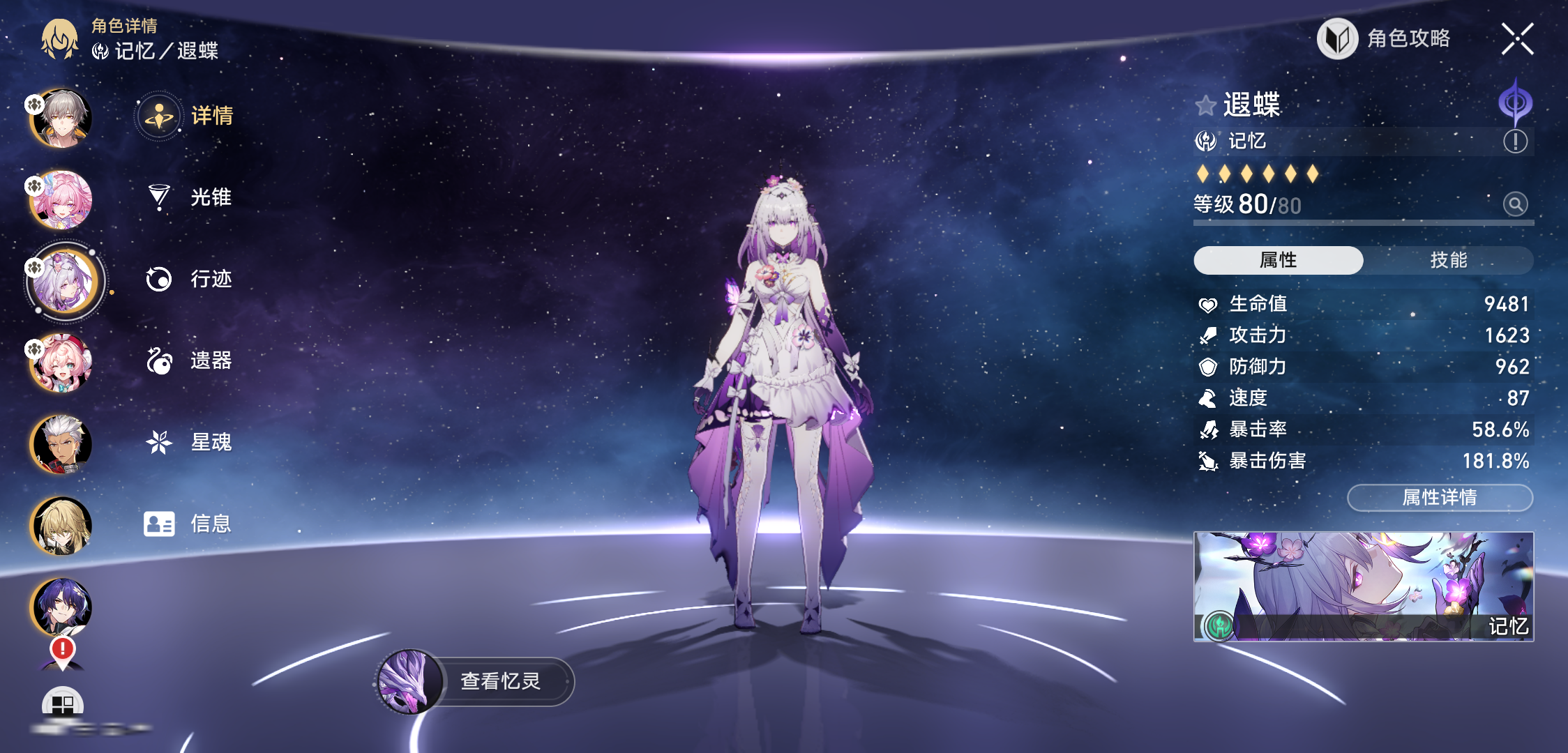Screen dimensions: 1568x753
Task: View 属性详情 attribute details
Action: 1440,498
